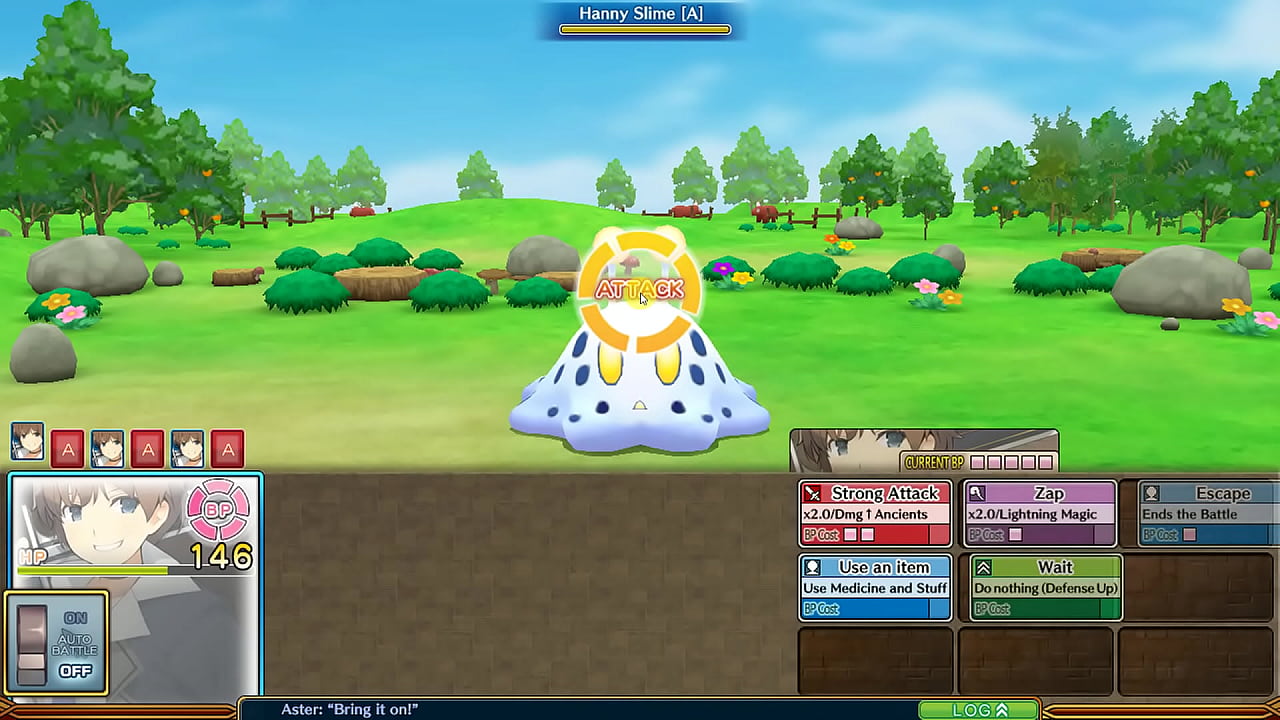Open the Use an item command
1280x720 pixels.
click(875, 588)
